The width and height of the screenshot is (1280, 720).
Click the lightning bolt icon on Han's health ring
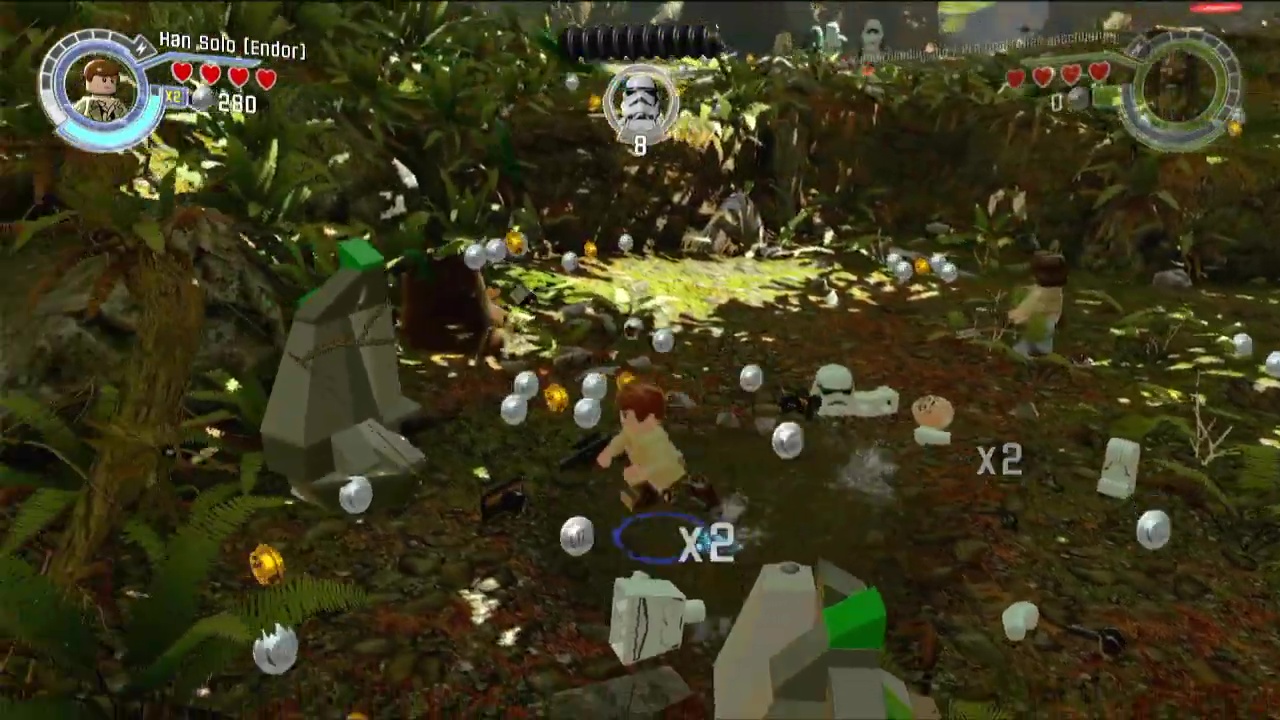pos(142,46)
